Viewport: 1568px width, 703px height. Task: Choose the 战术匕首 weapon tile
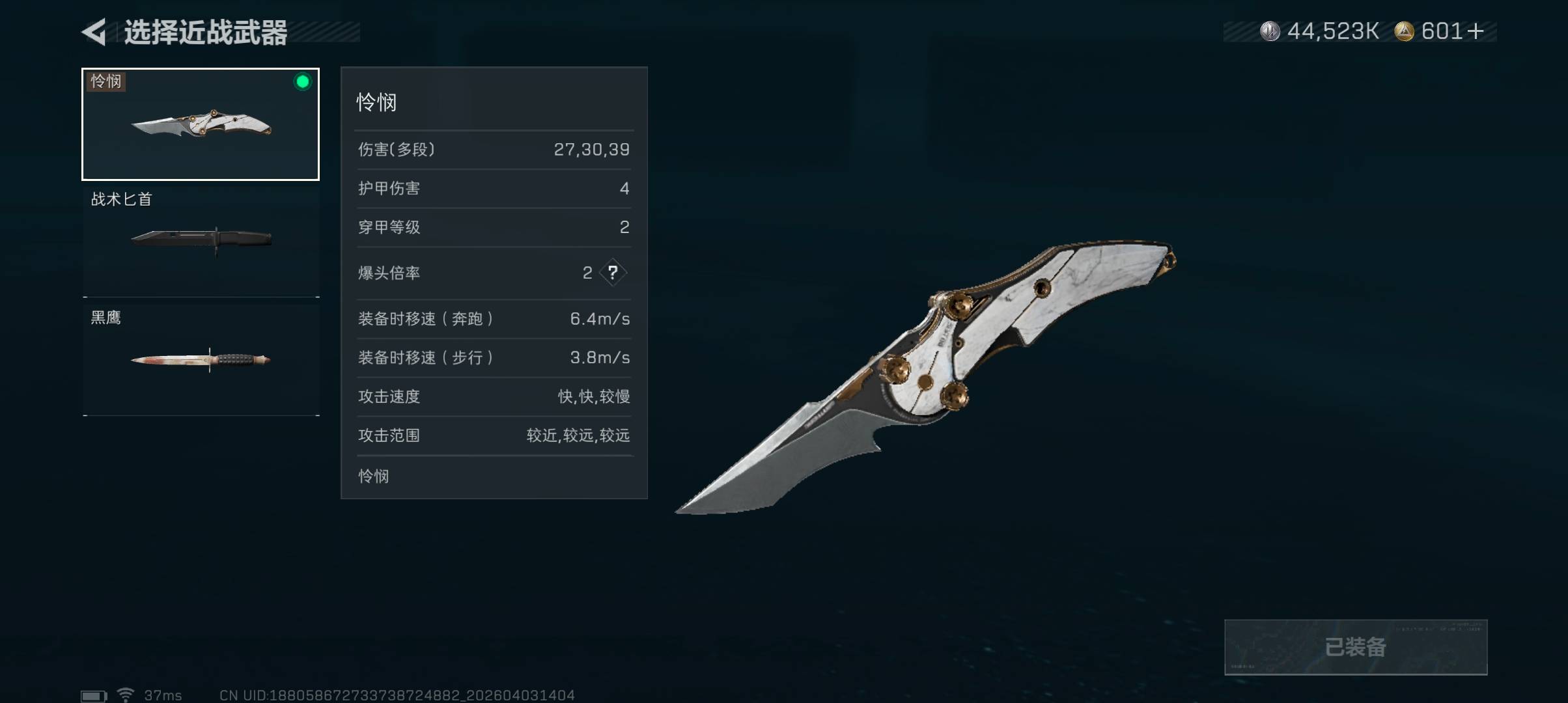(x=201, y=240)
